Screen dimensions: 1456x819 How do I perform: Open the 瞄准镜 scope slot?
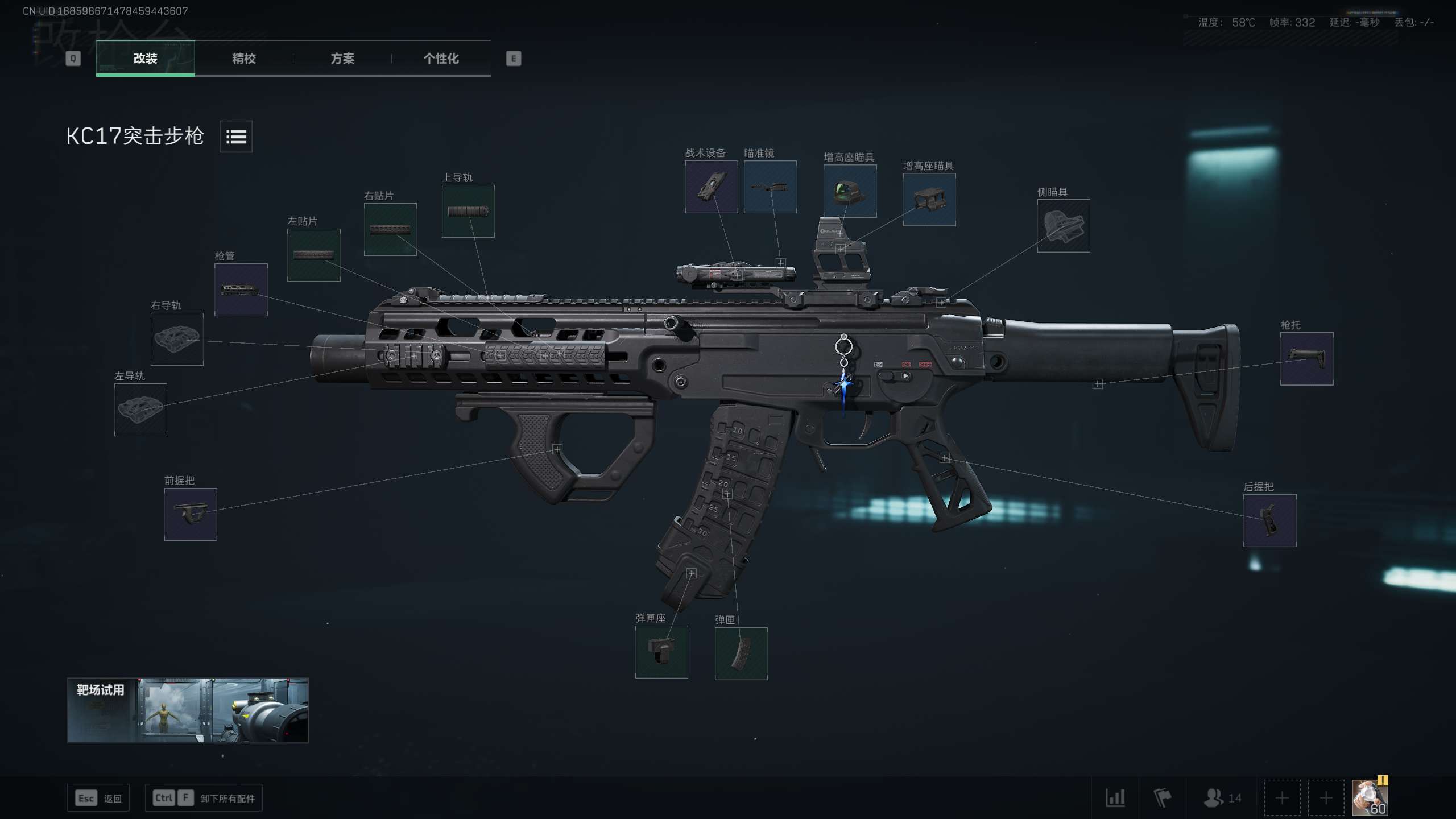point(770,187)
